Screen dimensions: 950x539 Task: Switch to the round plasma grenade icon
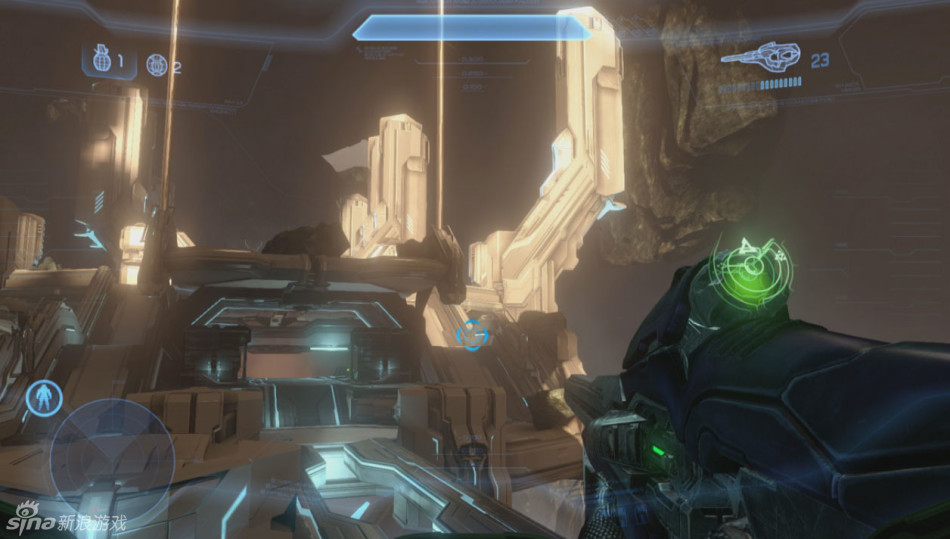tap(156, 65)
